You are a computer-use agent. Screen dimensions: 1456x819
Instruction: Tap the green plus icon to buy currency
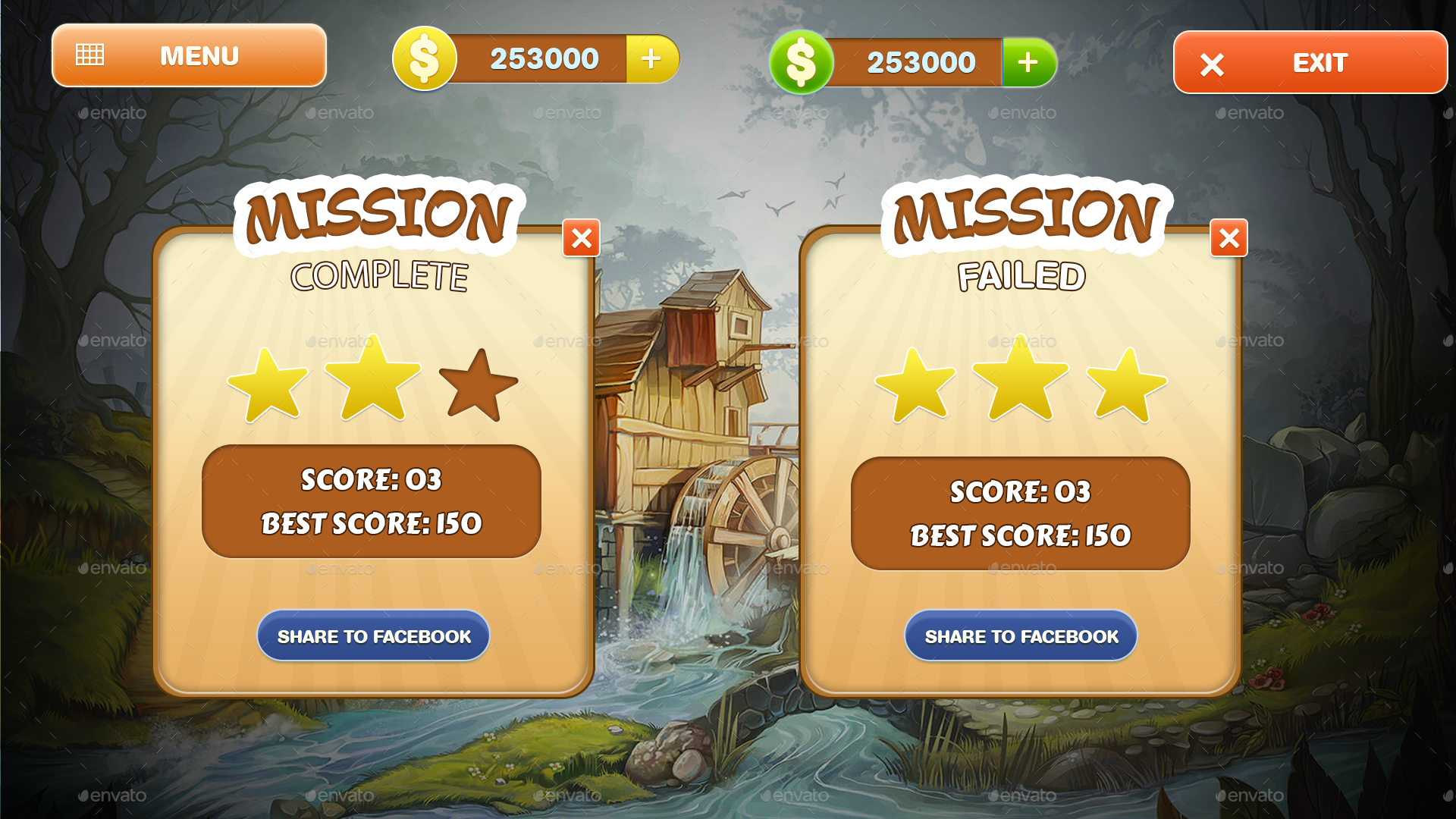1028,64
